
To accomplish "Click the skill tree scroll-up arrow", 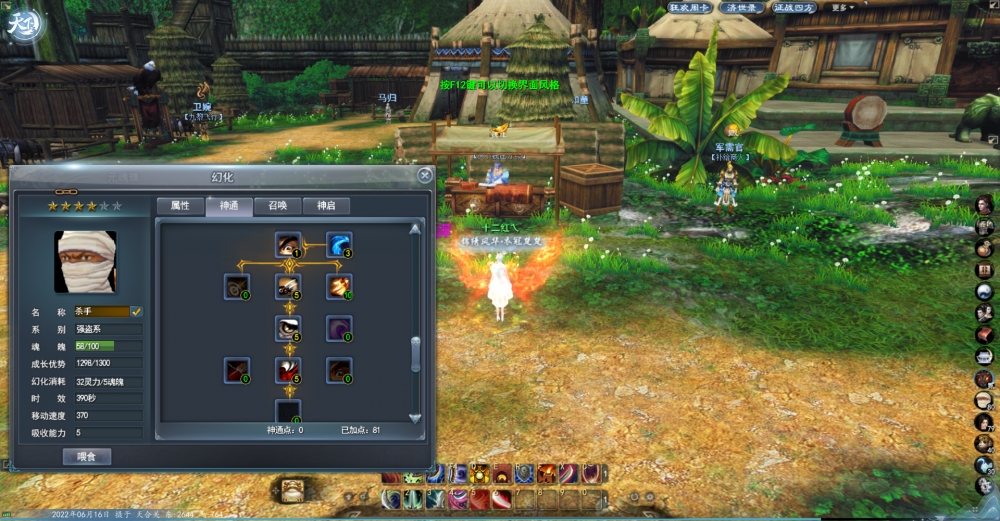I will pos(416,228).
